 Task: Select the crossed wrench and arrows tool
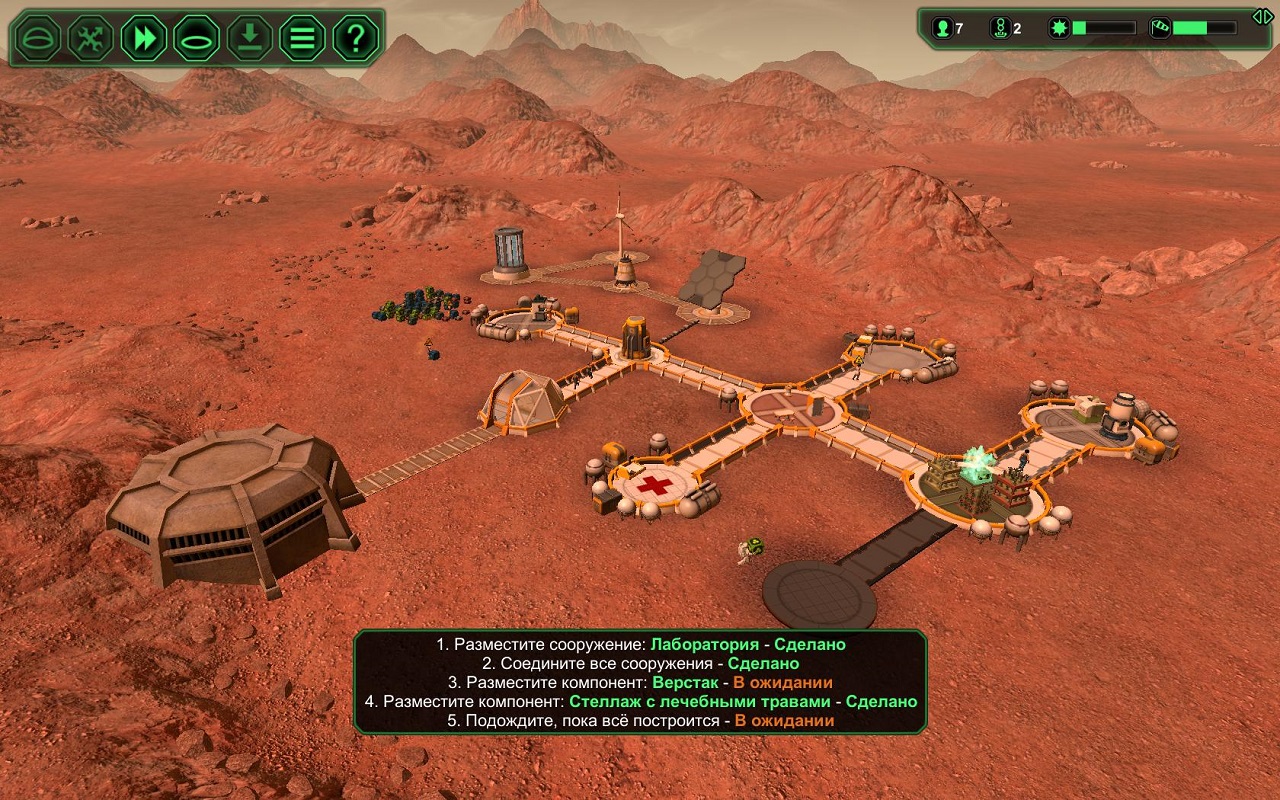90,38
